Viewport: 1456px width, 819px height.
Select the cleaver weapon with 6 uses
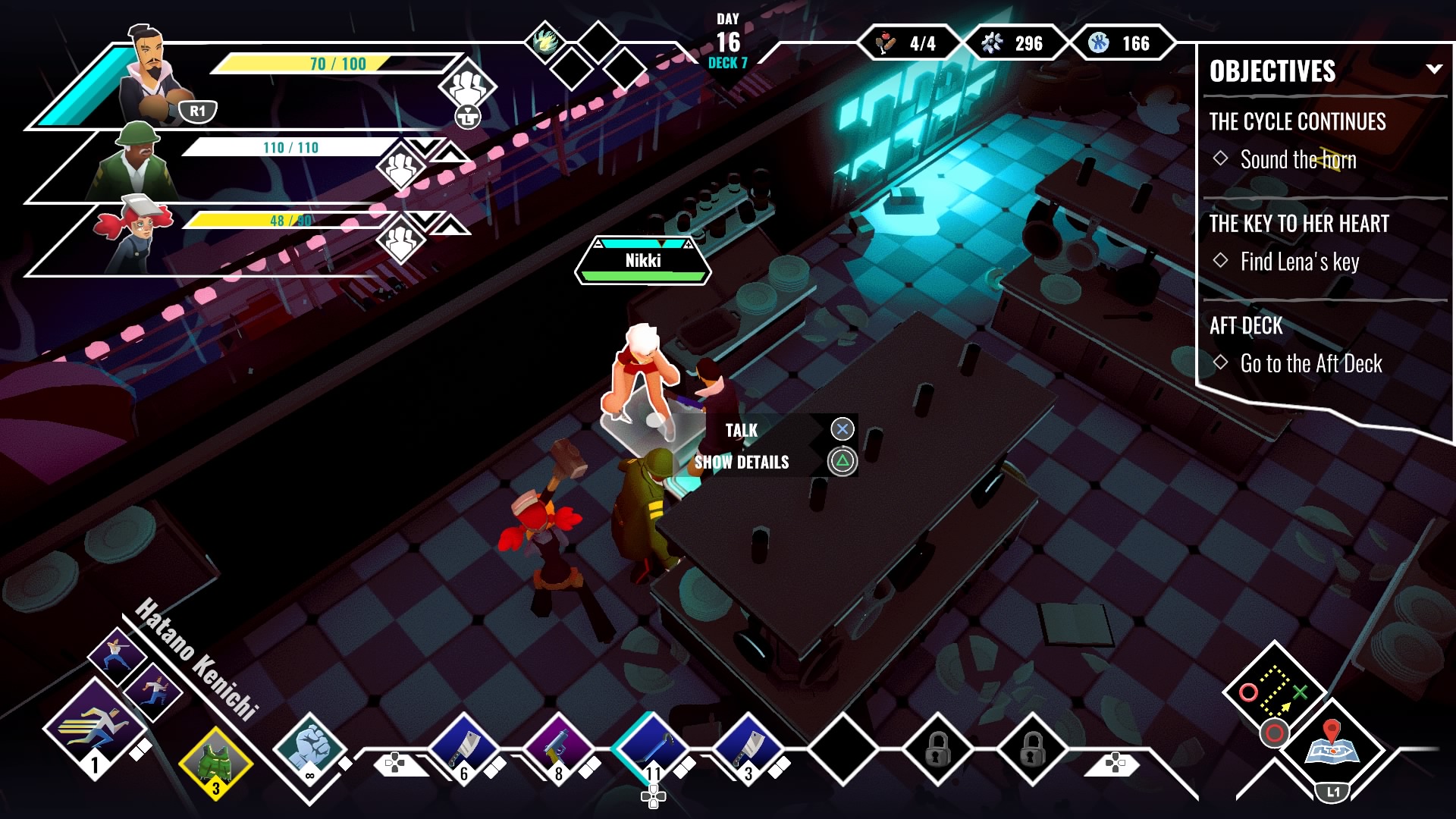[x=464, y=751]
